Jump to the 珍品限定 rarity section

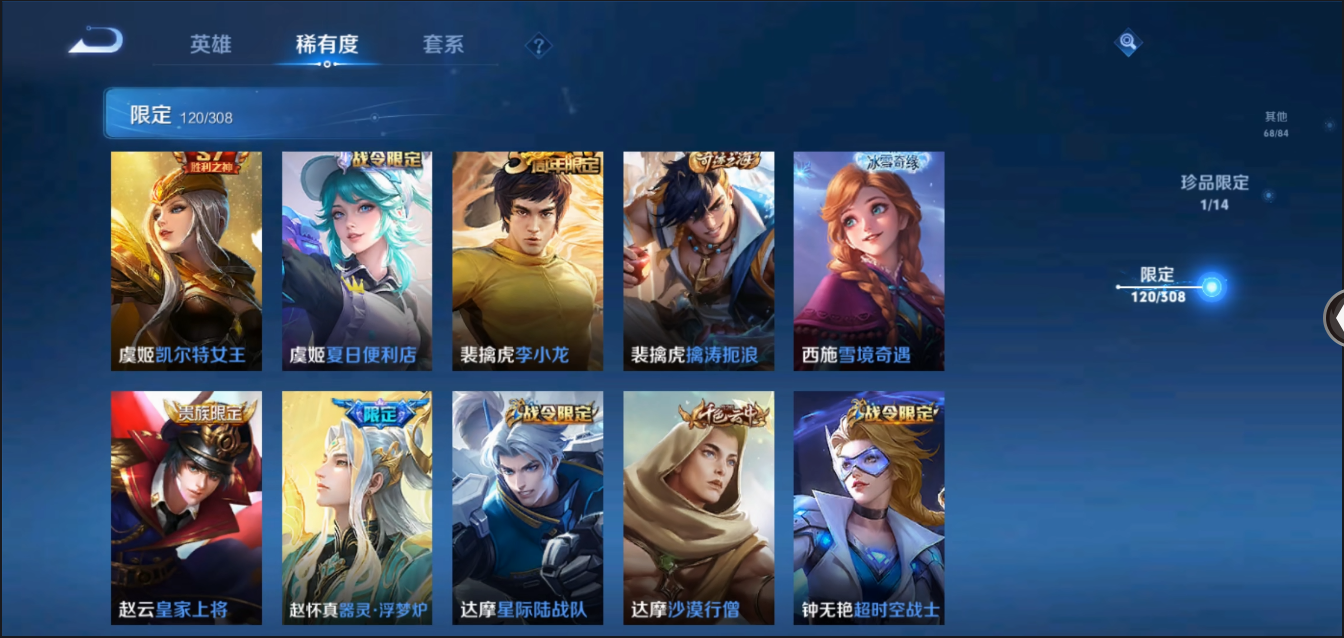point(1214,191)
